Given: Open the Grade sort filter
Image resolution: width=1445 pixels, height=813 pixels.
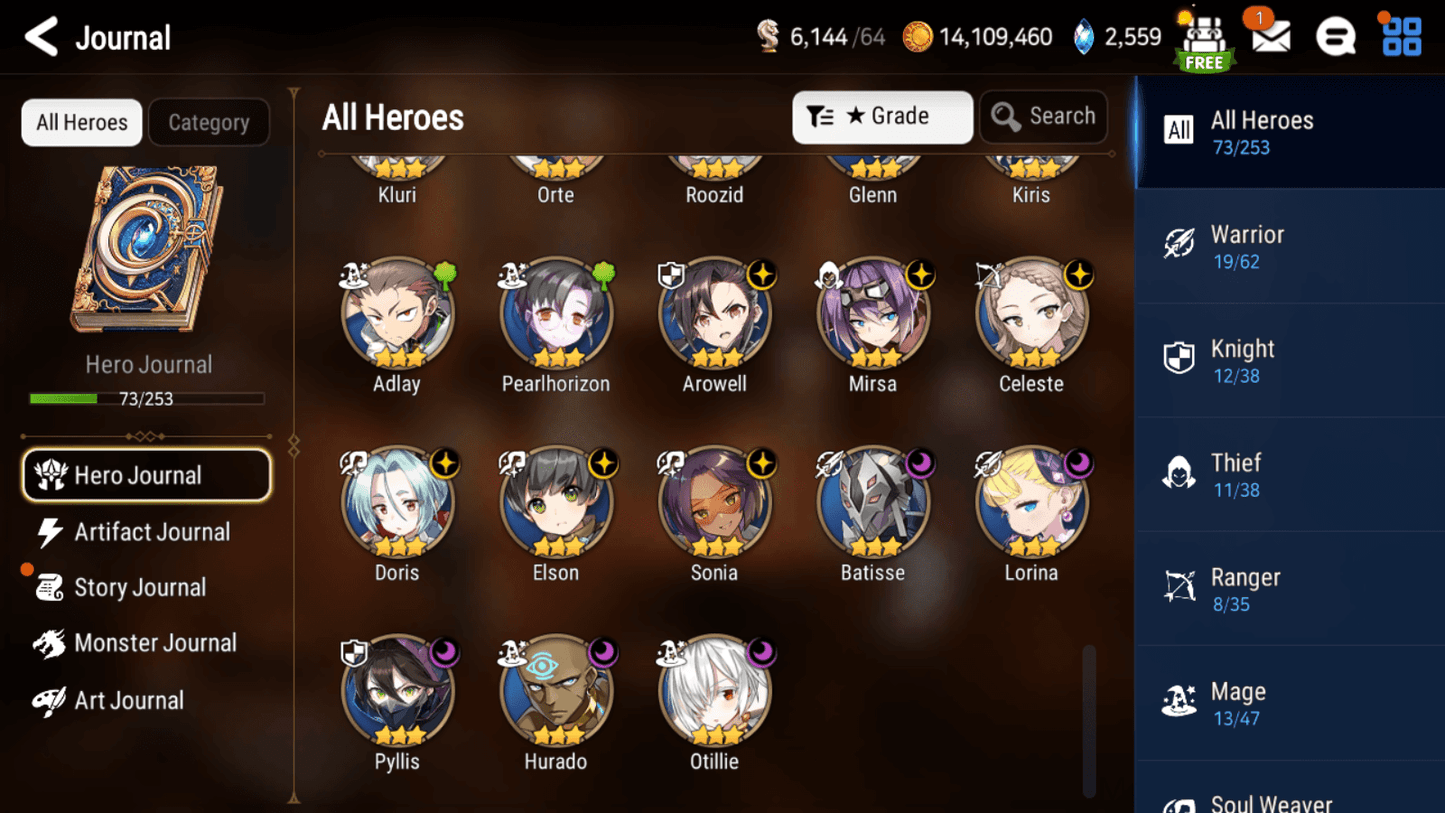Looking at the screenshot, I should [882, 117].
